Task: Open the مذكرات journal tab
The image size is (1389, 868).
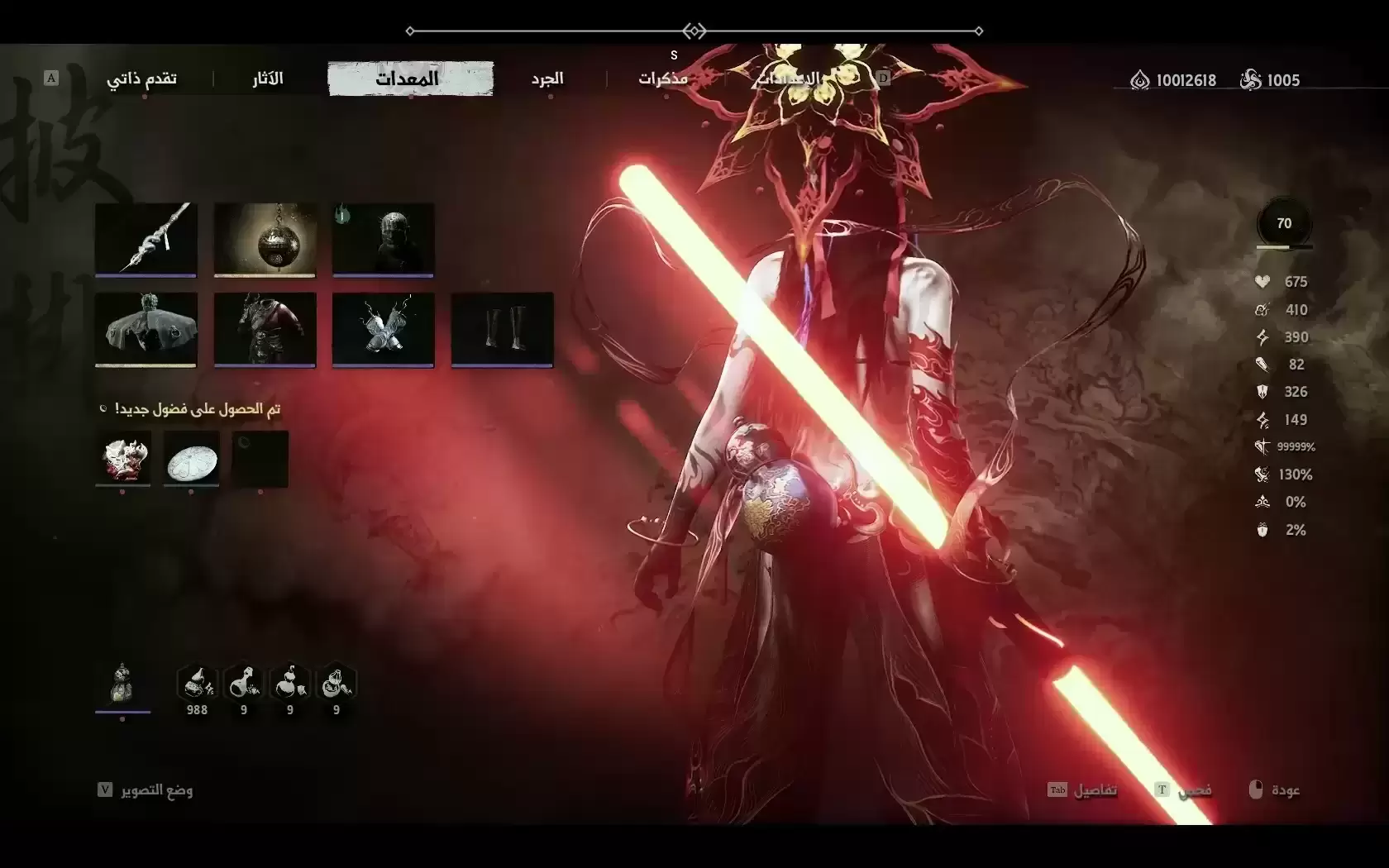Action: (662, 79)
